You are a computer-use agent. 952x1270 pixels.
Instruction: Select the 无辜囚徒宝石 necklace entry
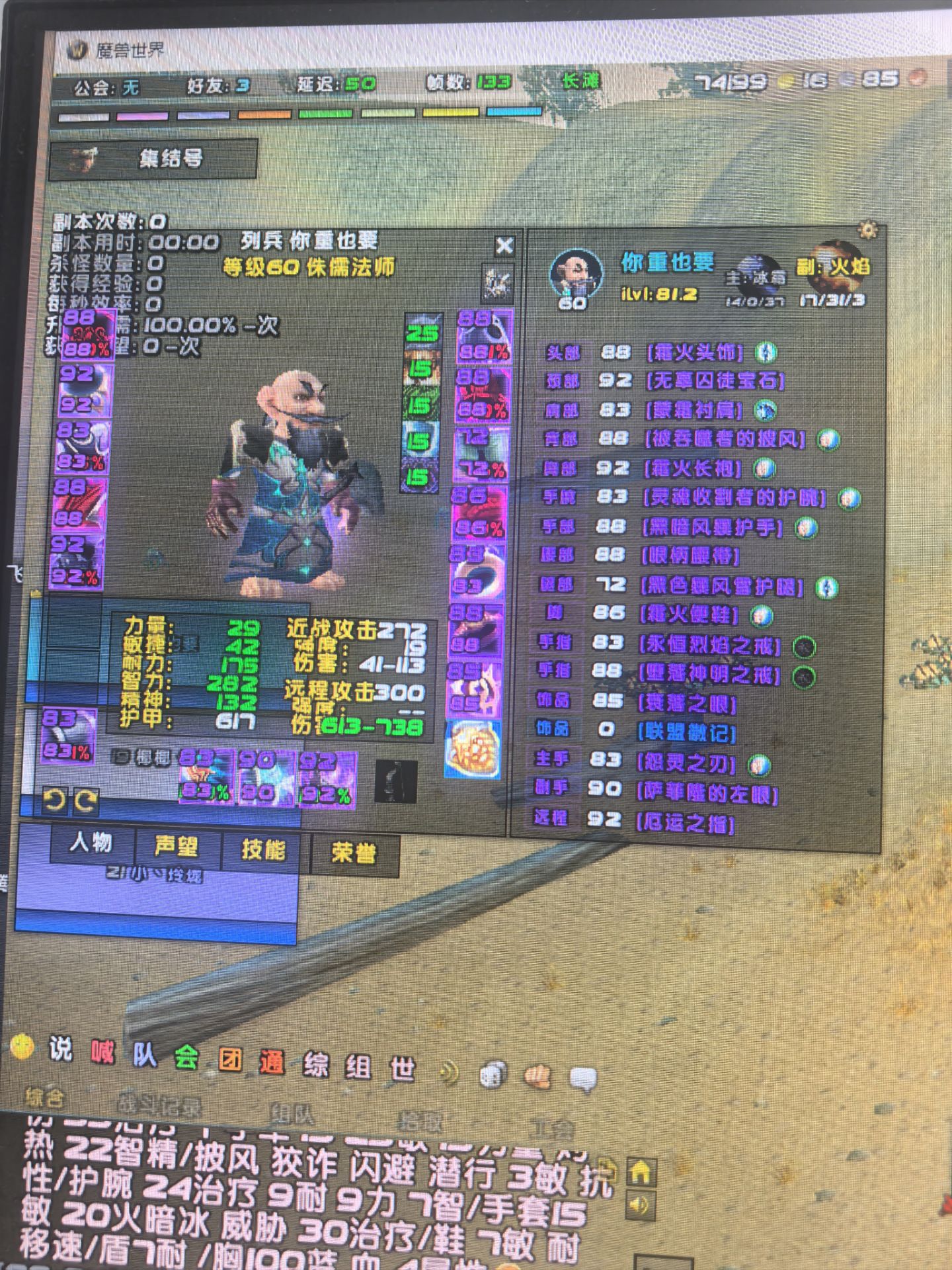715,381
